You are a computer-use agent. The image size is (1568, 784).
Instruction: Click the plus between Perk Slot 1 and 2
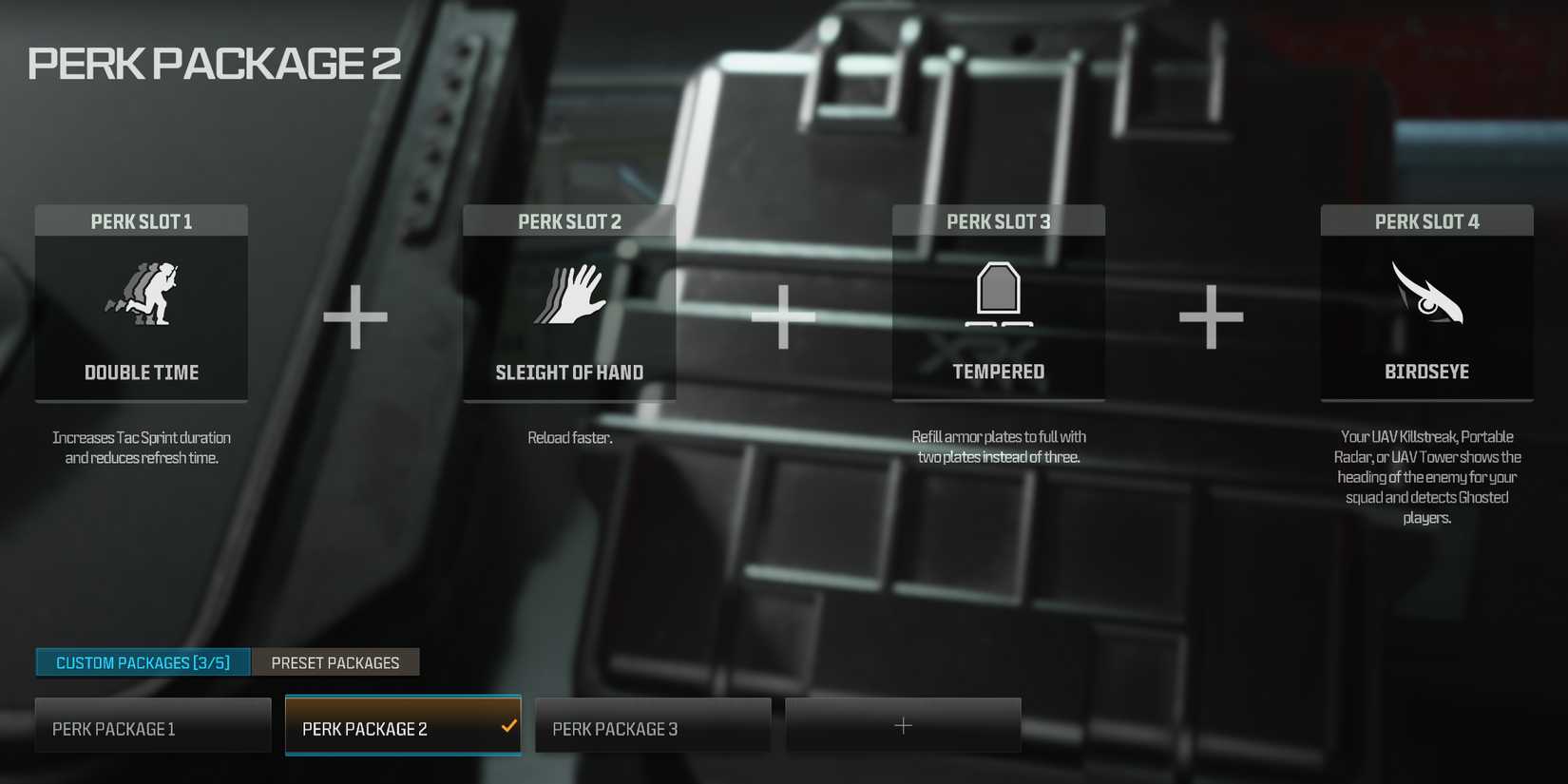click(x=355, y=318)
